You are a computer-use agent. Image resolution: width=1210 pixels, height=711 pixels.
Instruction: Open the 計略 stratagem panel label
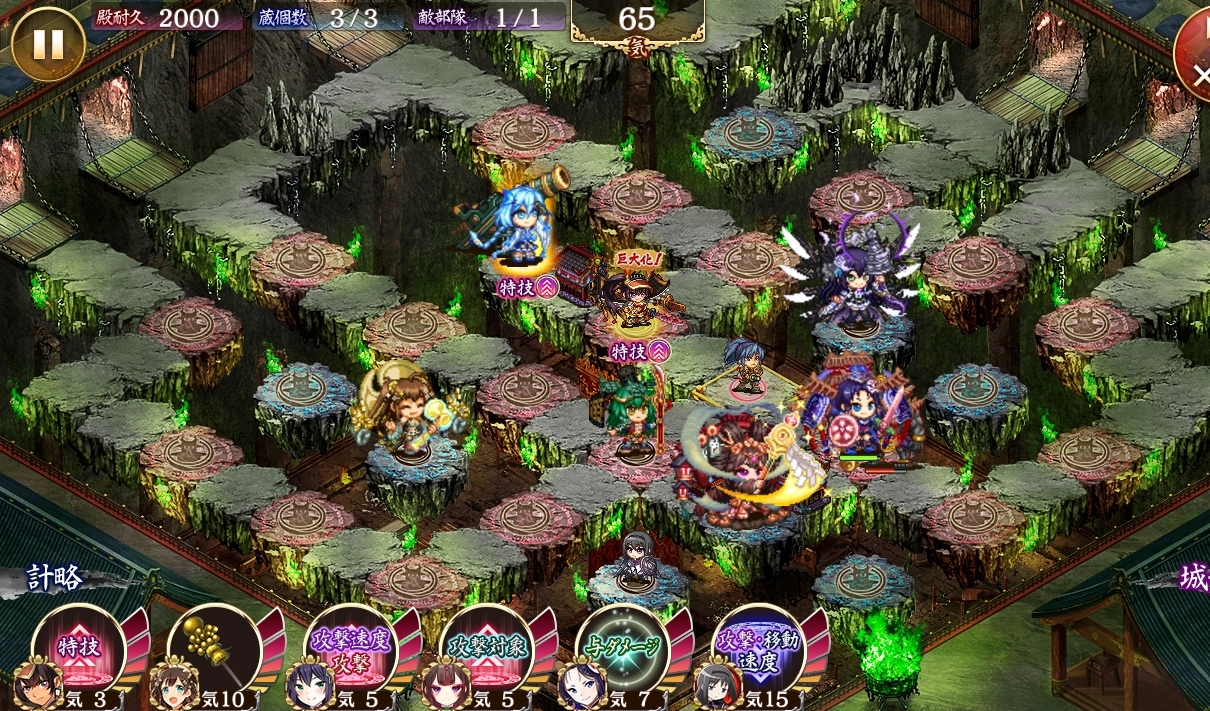[56, 579]
